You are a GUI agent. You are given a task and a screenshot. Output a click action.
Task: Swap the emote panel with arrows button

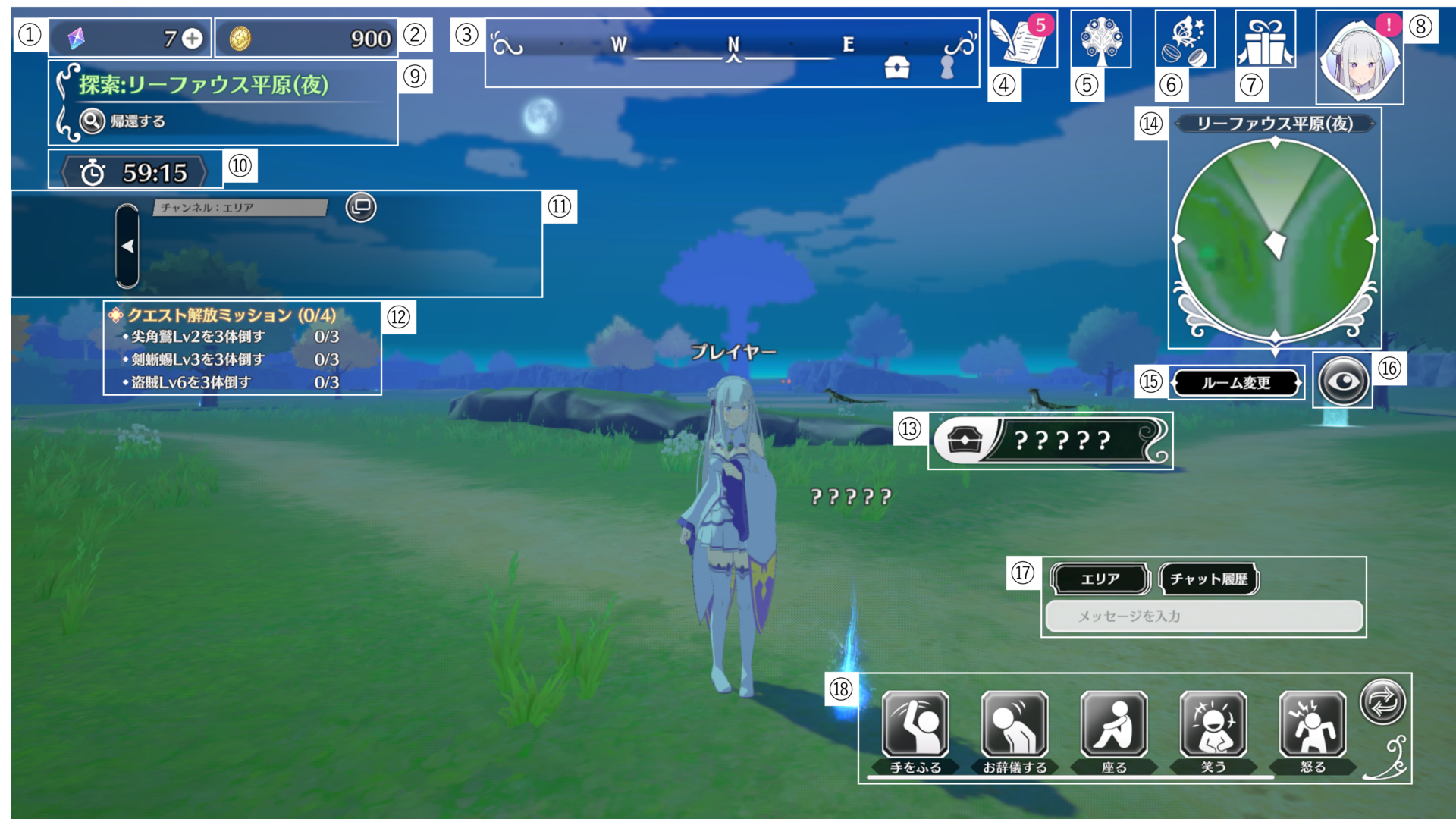(1382, 701)
